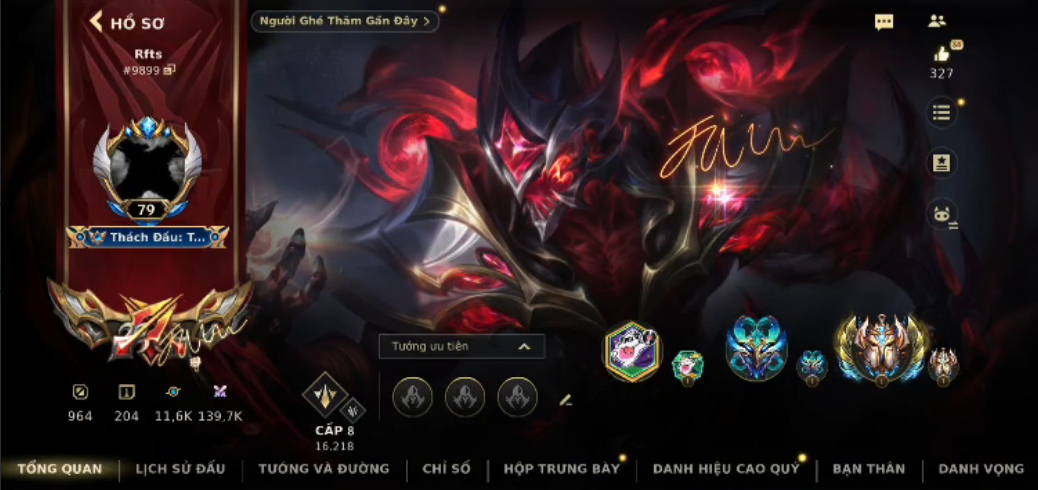Switch to Danh Hiệu Cao Quý tab

tap(725, 469)
